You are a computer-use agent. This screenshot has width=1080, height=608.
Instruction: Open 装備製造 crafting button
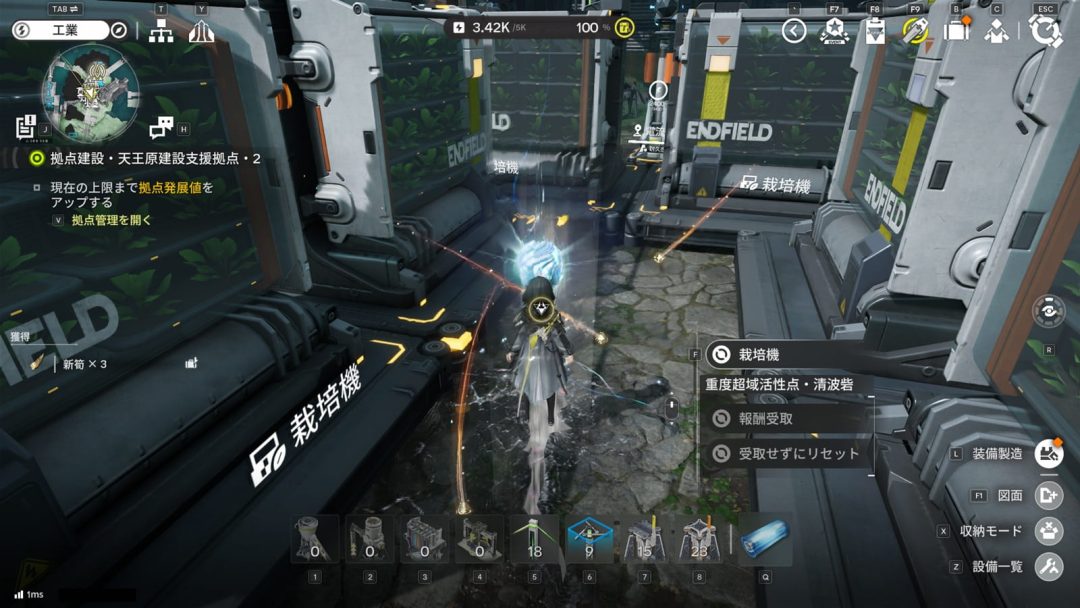[1048, 453]
